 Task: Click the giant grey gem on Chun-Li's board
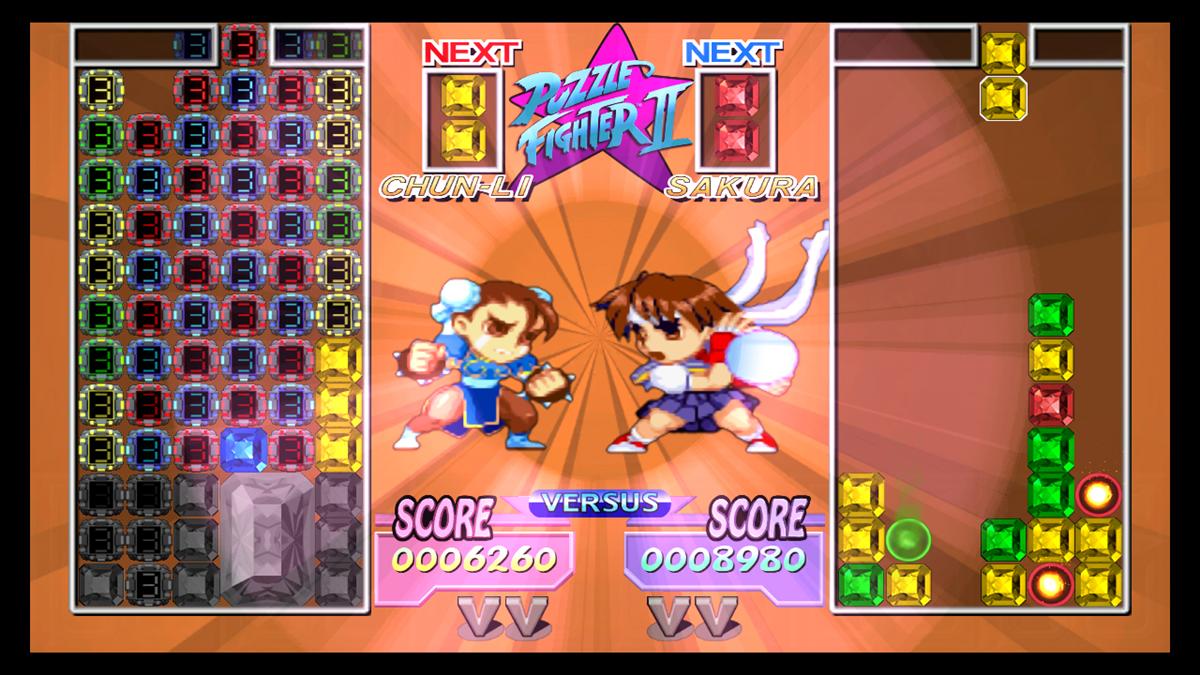[x=265, y=537]
